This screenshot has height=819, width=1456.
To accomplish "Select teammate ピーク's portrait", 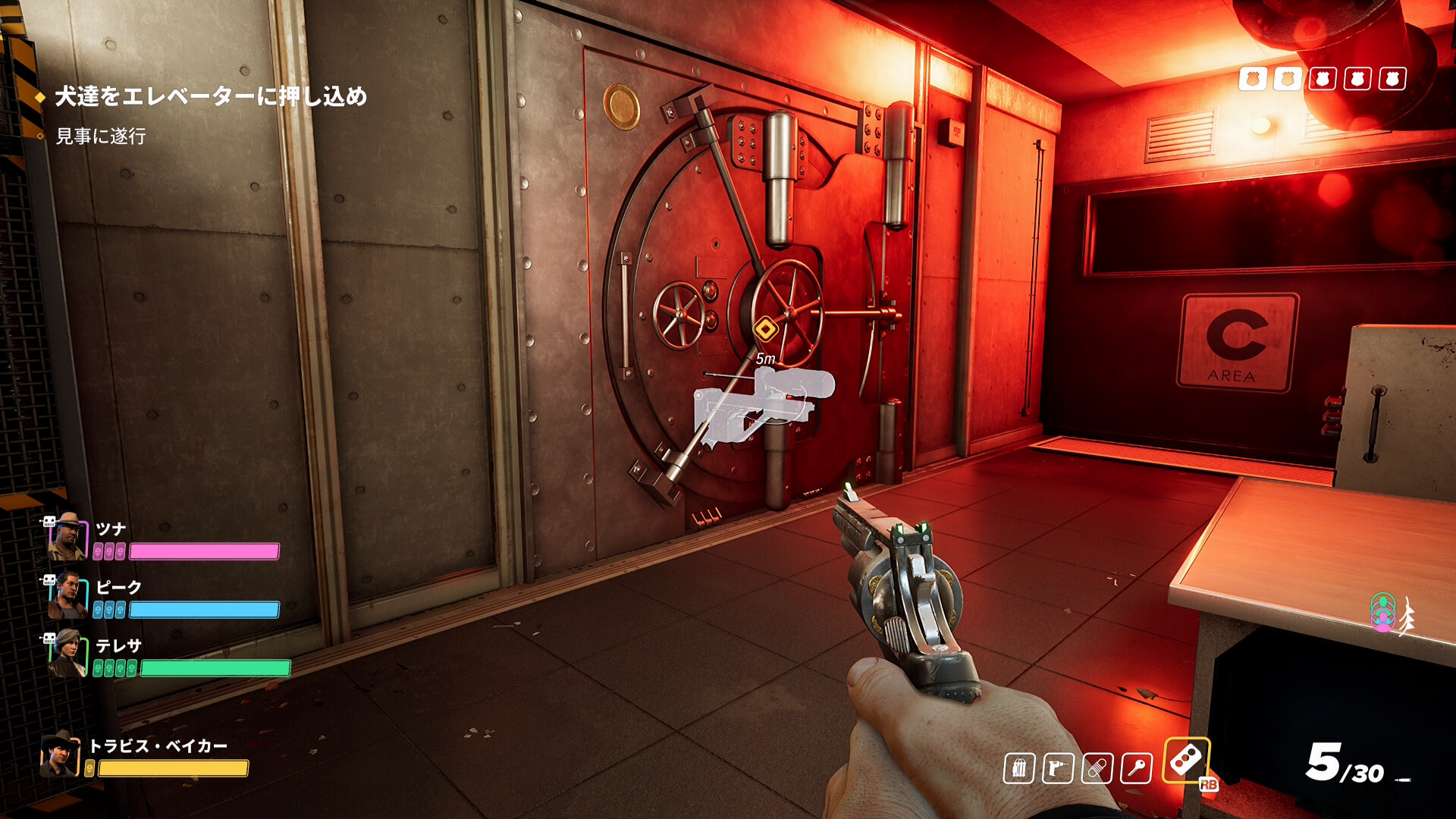I will (68, 595).
